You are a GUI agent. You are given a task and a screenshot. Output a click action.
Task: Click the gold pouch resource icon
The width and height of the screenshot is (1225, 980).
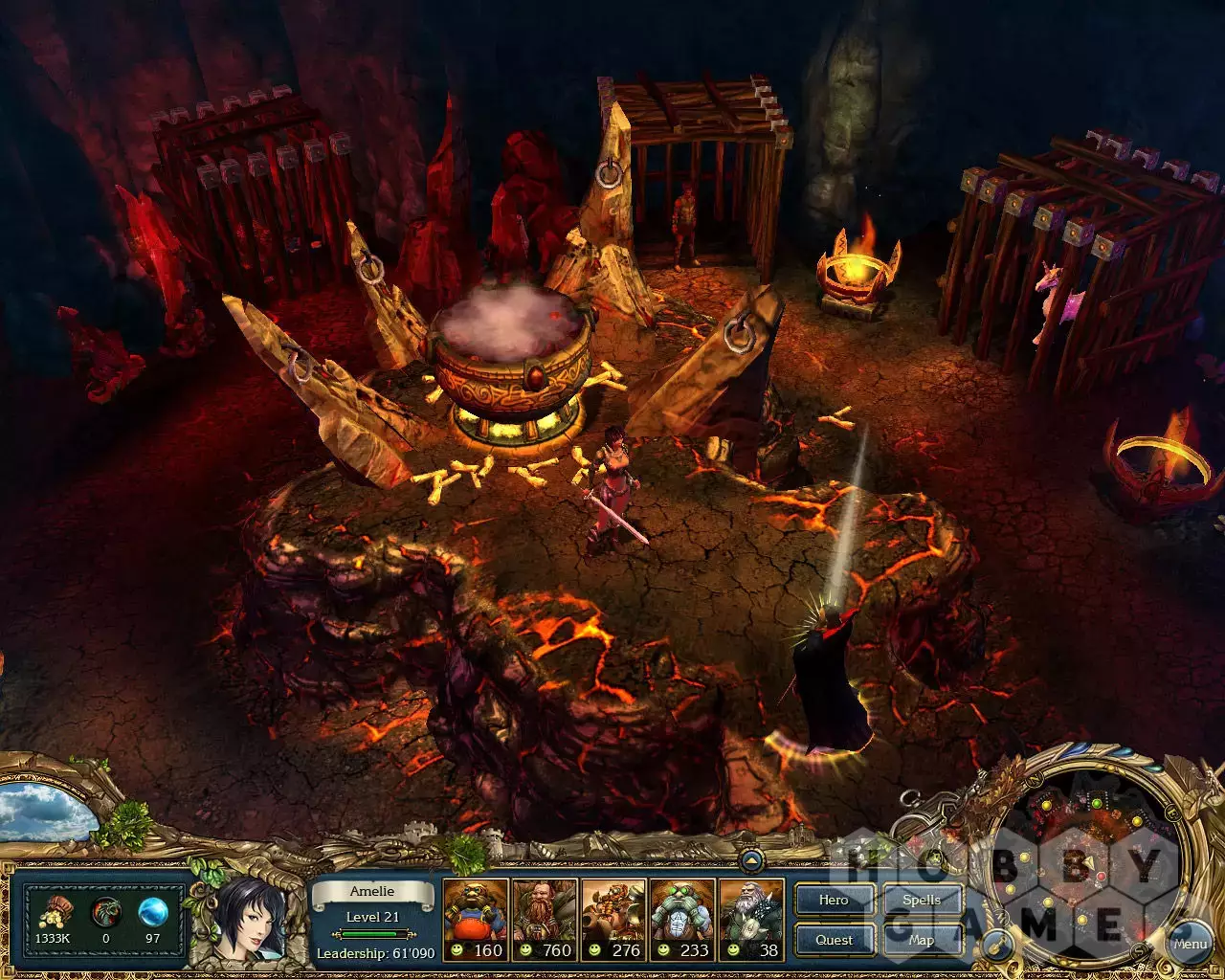click(54, 914)
